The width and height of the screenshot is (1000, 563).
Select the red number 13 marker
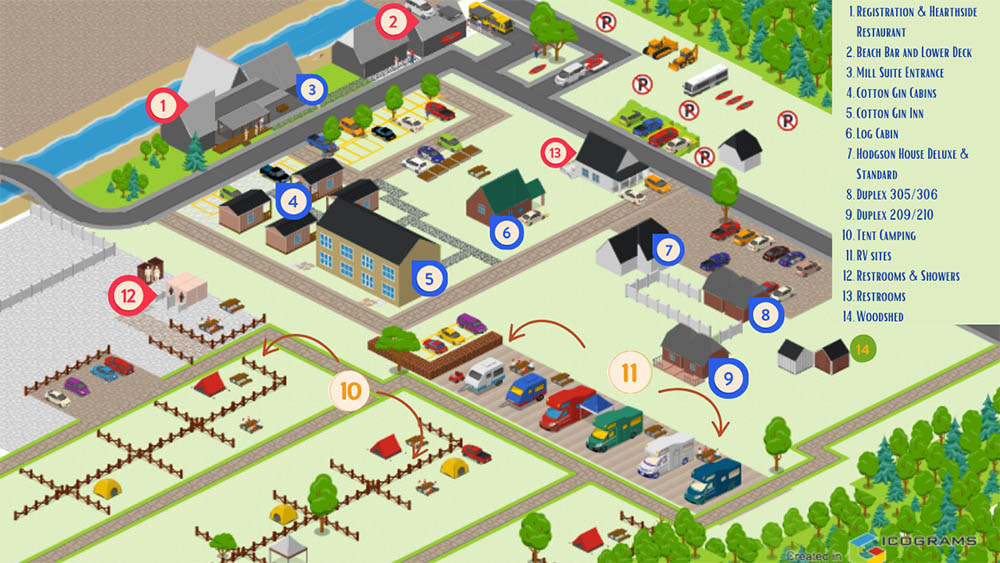(556, 153)
